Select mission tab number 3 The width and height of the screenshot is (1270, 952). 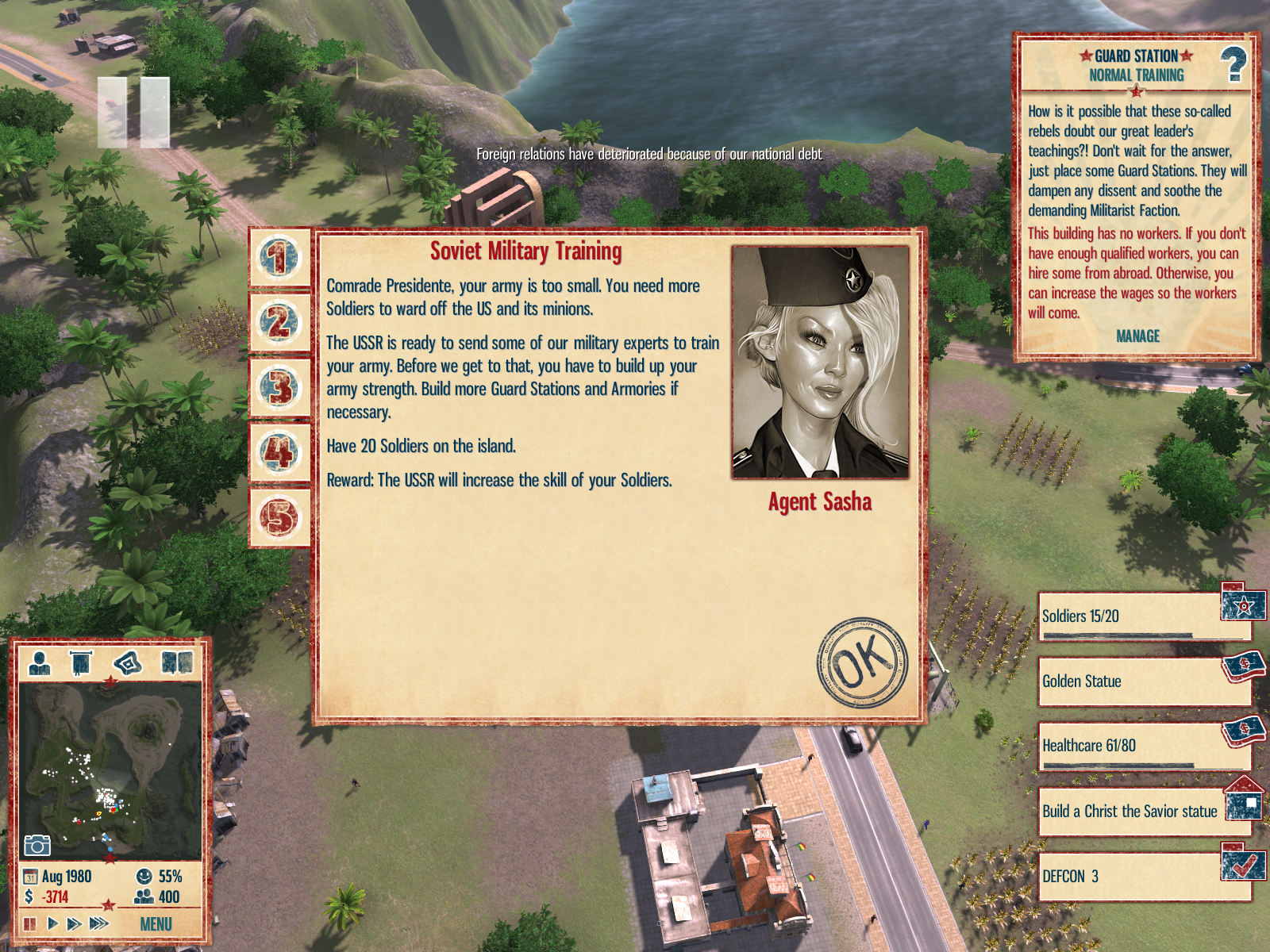tap(279, 388)
